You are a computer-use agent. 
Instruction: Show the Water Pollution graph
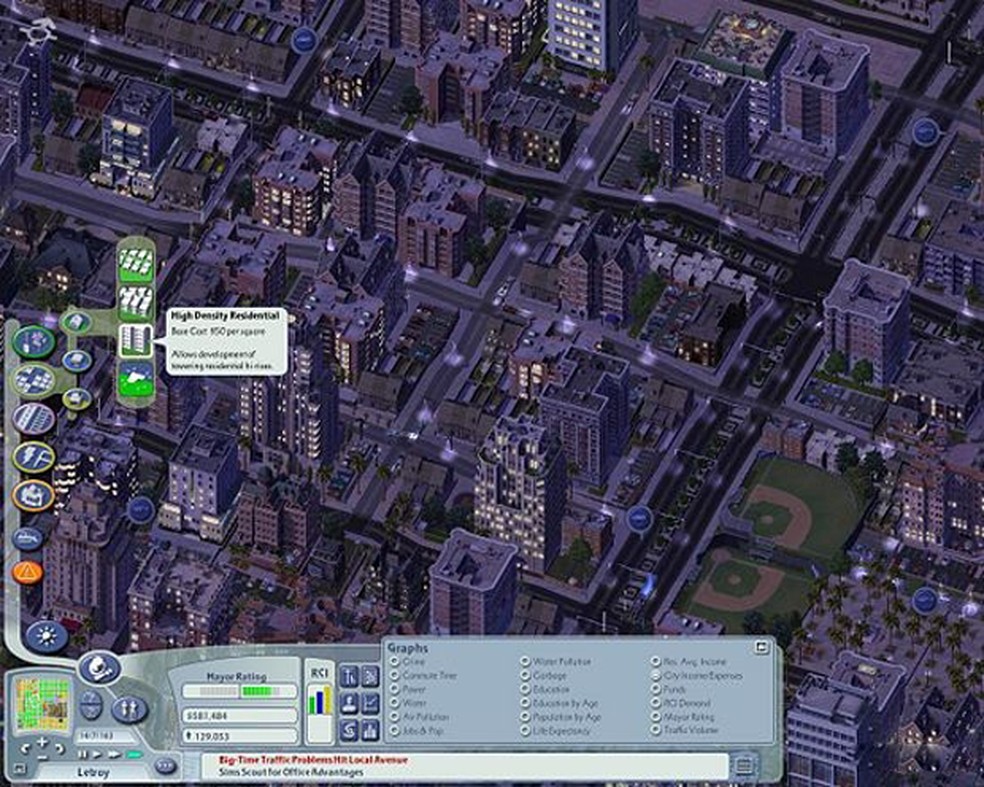(x=525, y=662)
